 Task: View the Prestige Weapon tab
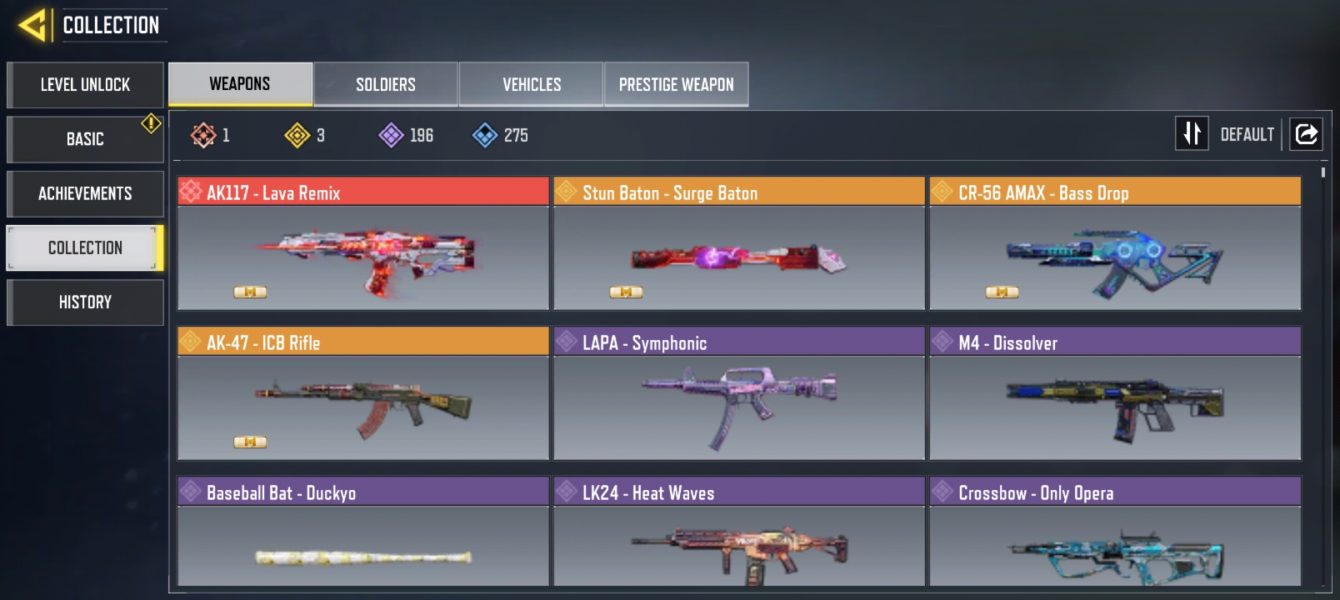[676, 85]
